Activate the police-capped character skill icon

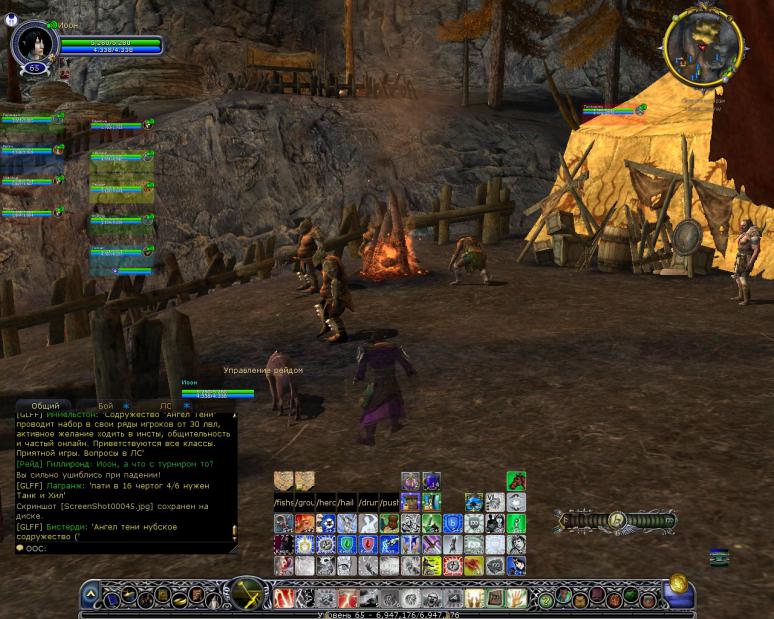click(x=516, y=566)
